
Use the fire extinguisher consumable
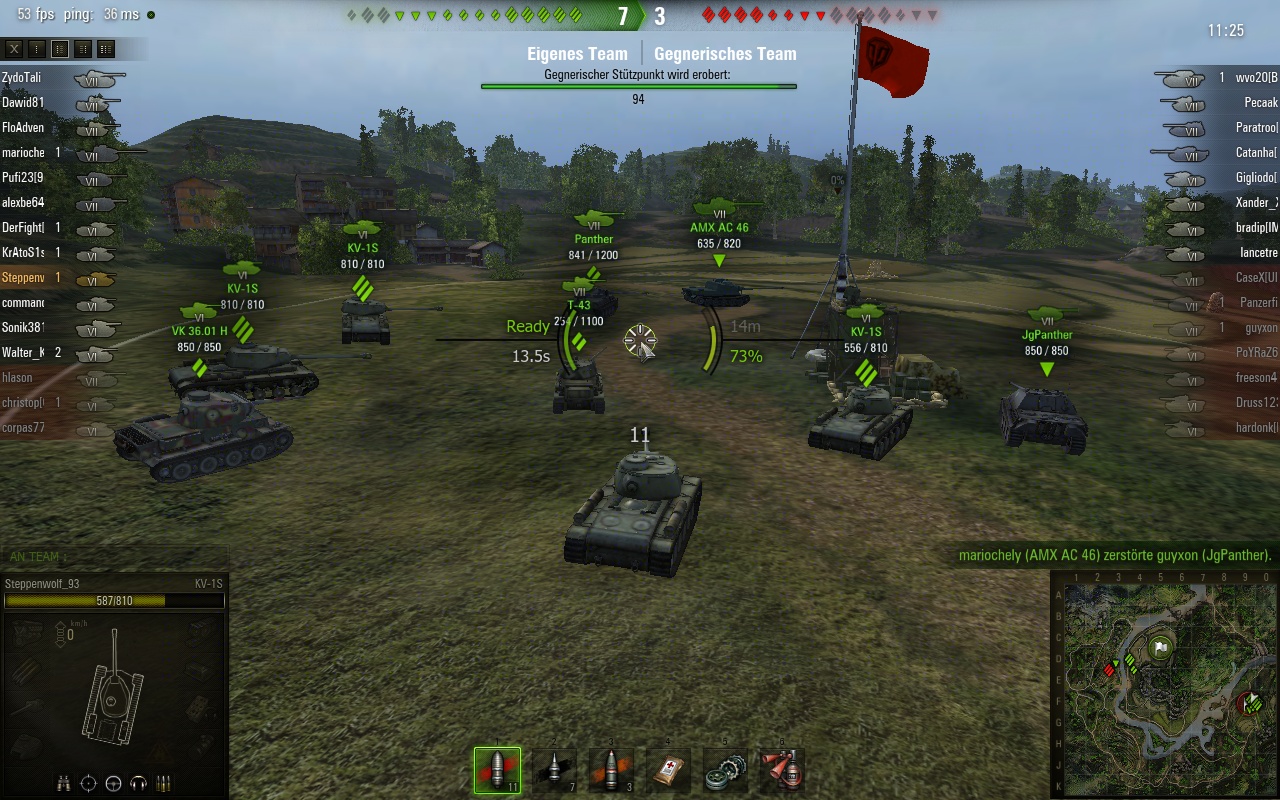[781, 770]
